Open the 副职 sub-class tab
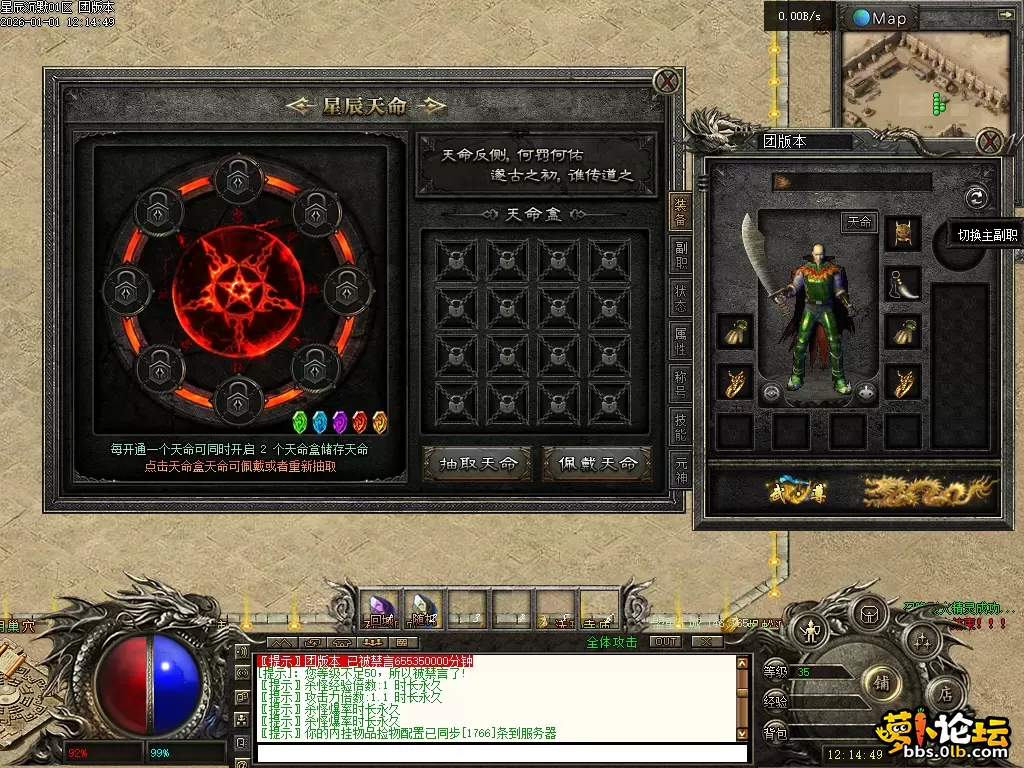 click(680, 256)
